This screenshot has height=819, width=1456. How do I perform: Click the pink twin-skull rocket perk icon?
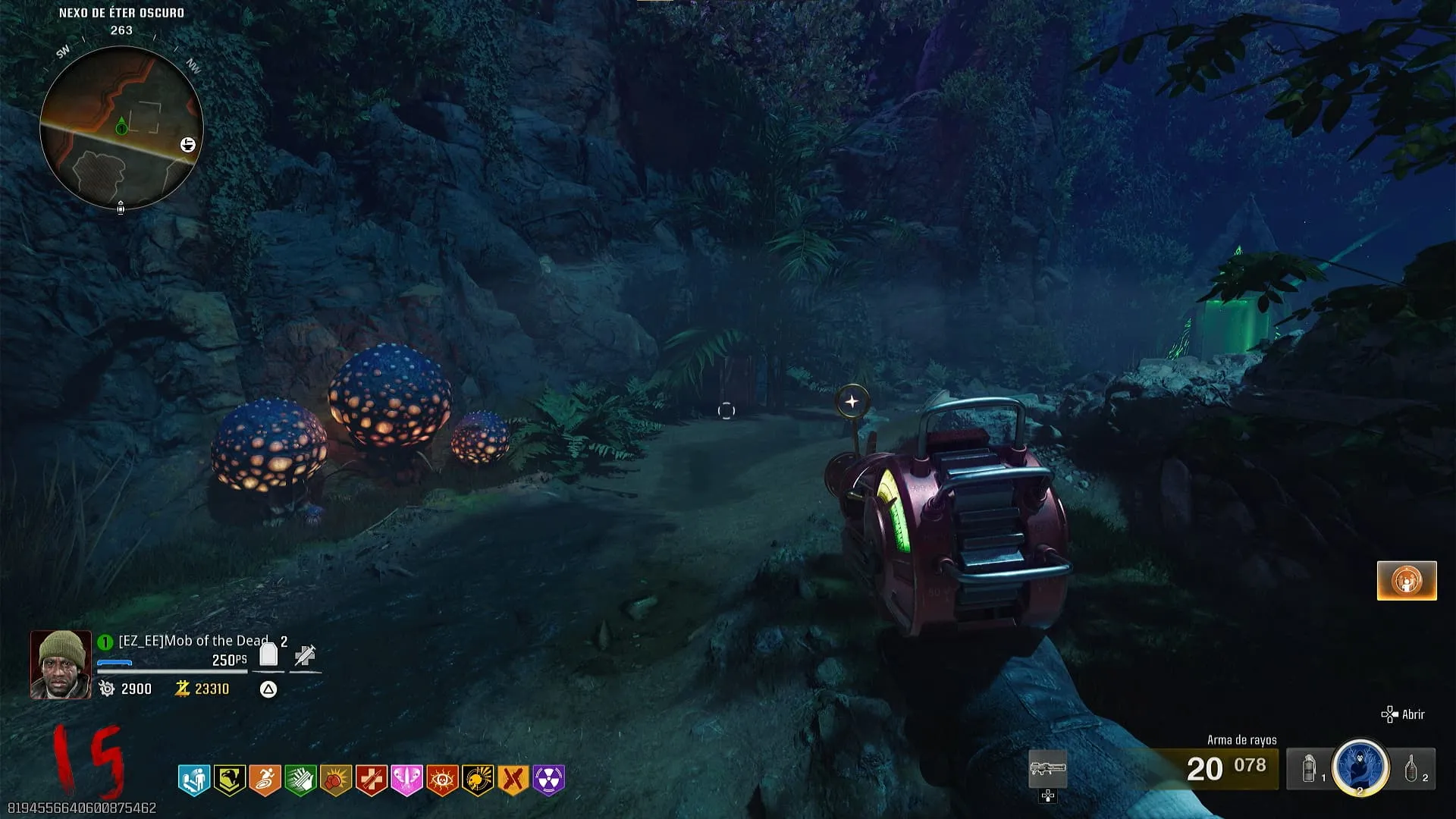(x=406, y=779)
